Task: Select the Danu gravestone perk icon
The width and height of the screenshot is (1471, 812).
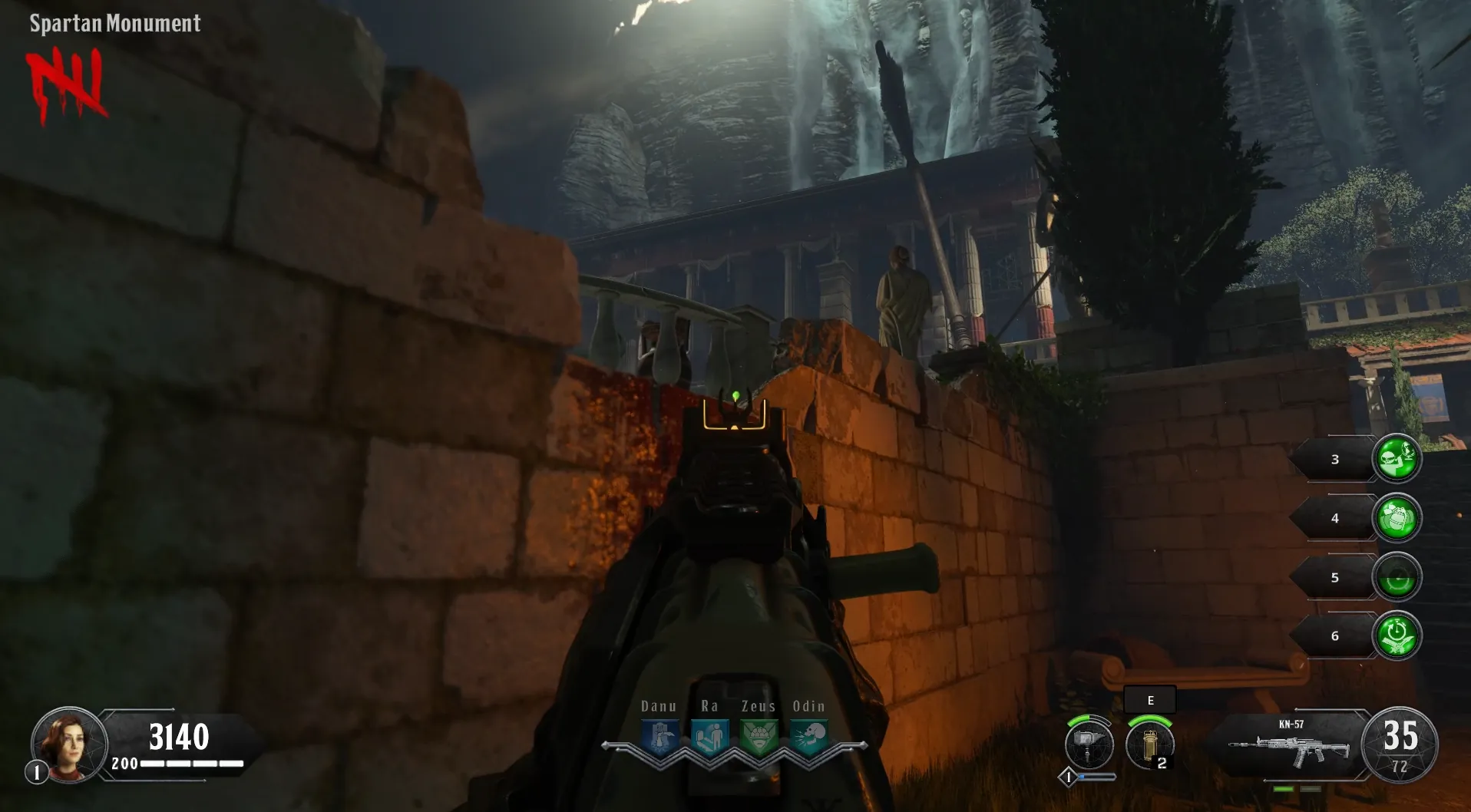Action: [x=660, y=738]
